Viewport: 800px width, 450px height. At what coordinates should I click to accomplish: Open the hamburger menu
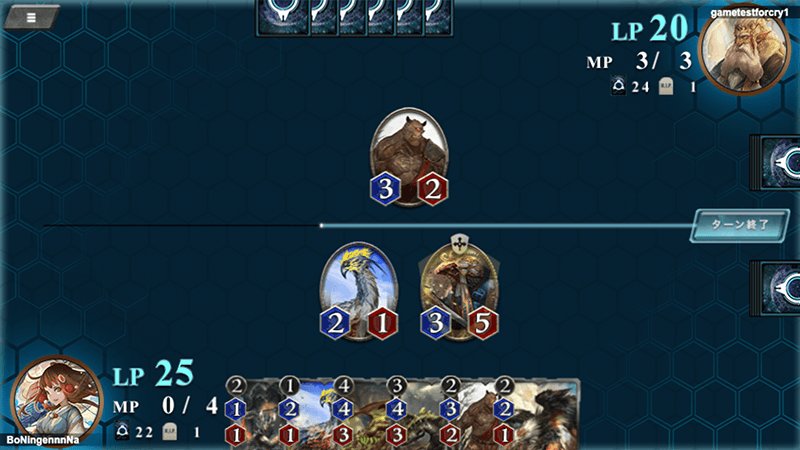point(33,16)
